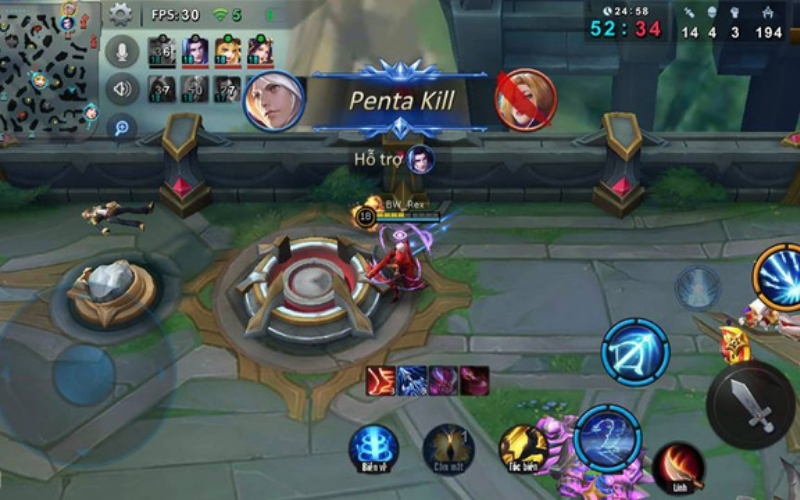
Task: Click the magnifier minimap zoom button
Action: [122, 127]
